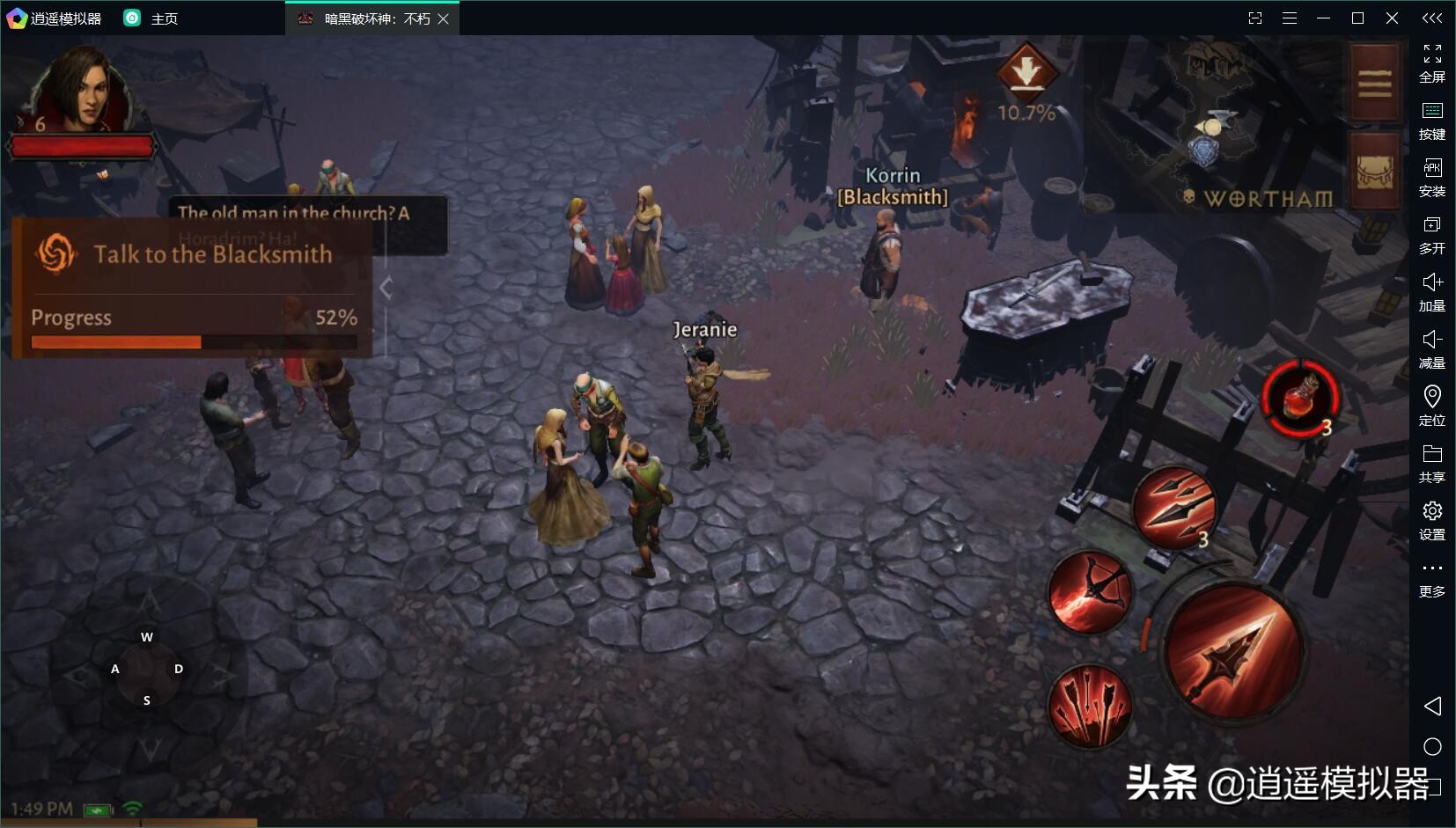Screen dimensions: 1456x828
Task: Collapse the quest tracker panel arrow
Action: pyautogui.click(x=386, y=288)
